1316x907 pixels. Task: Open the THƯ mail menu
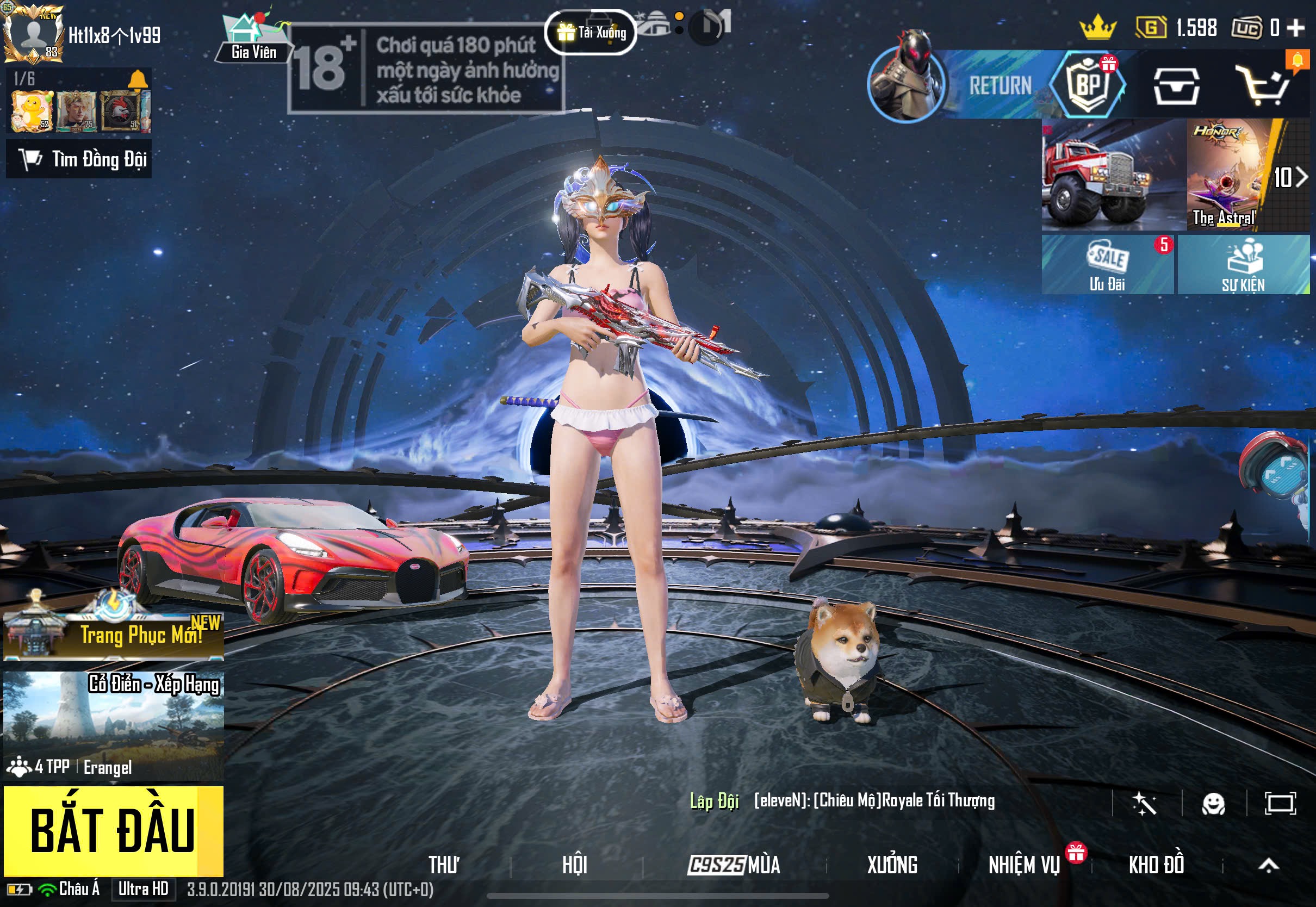coord(444,865)
